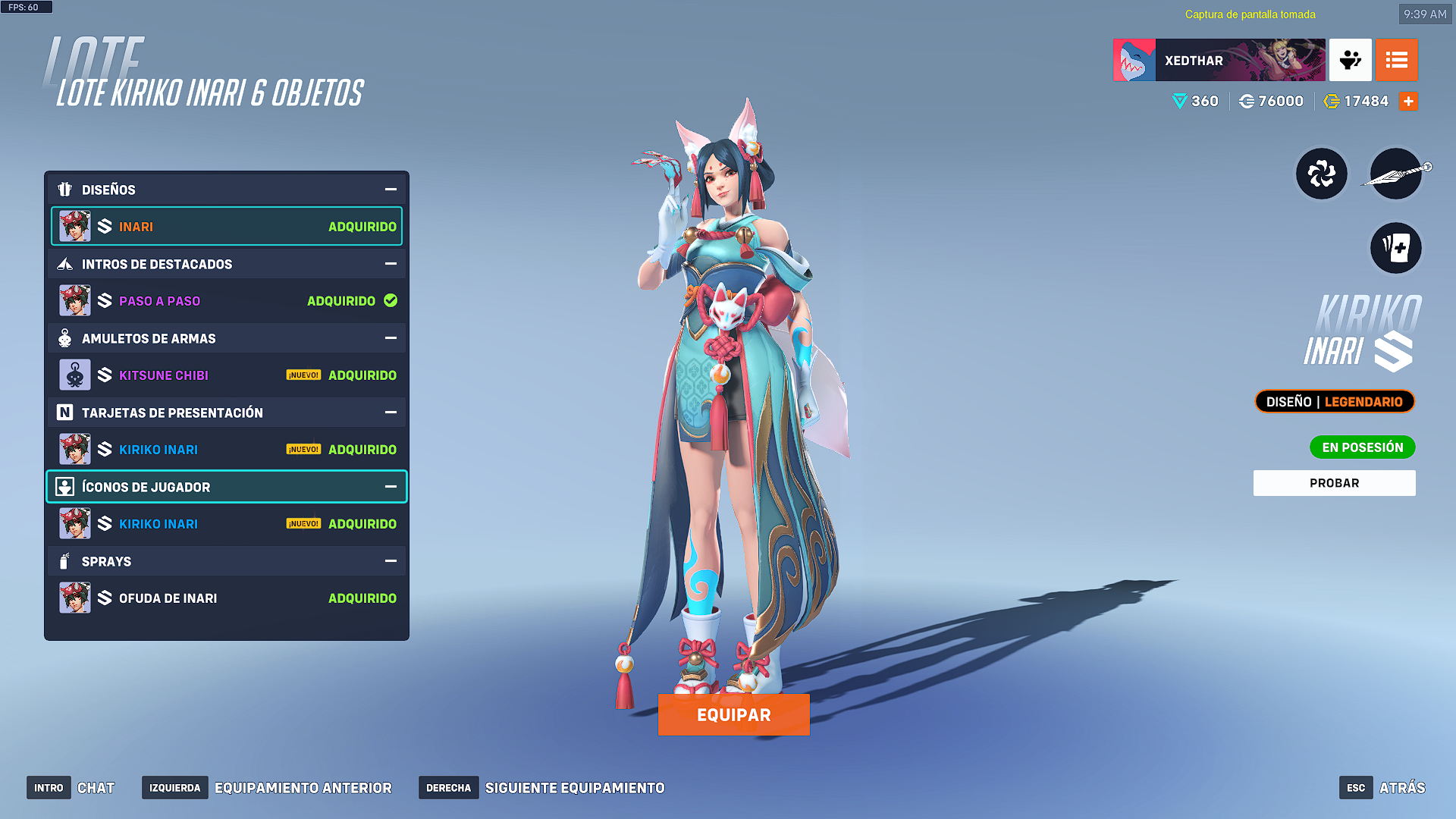Image resolution: width=1456 pixels, height=819 pixels.
Task: Equip the Inari skin with EQUIPAR
Action: coord(733,714)
